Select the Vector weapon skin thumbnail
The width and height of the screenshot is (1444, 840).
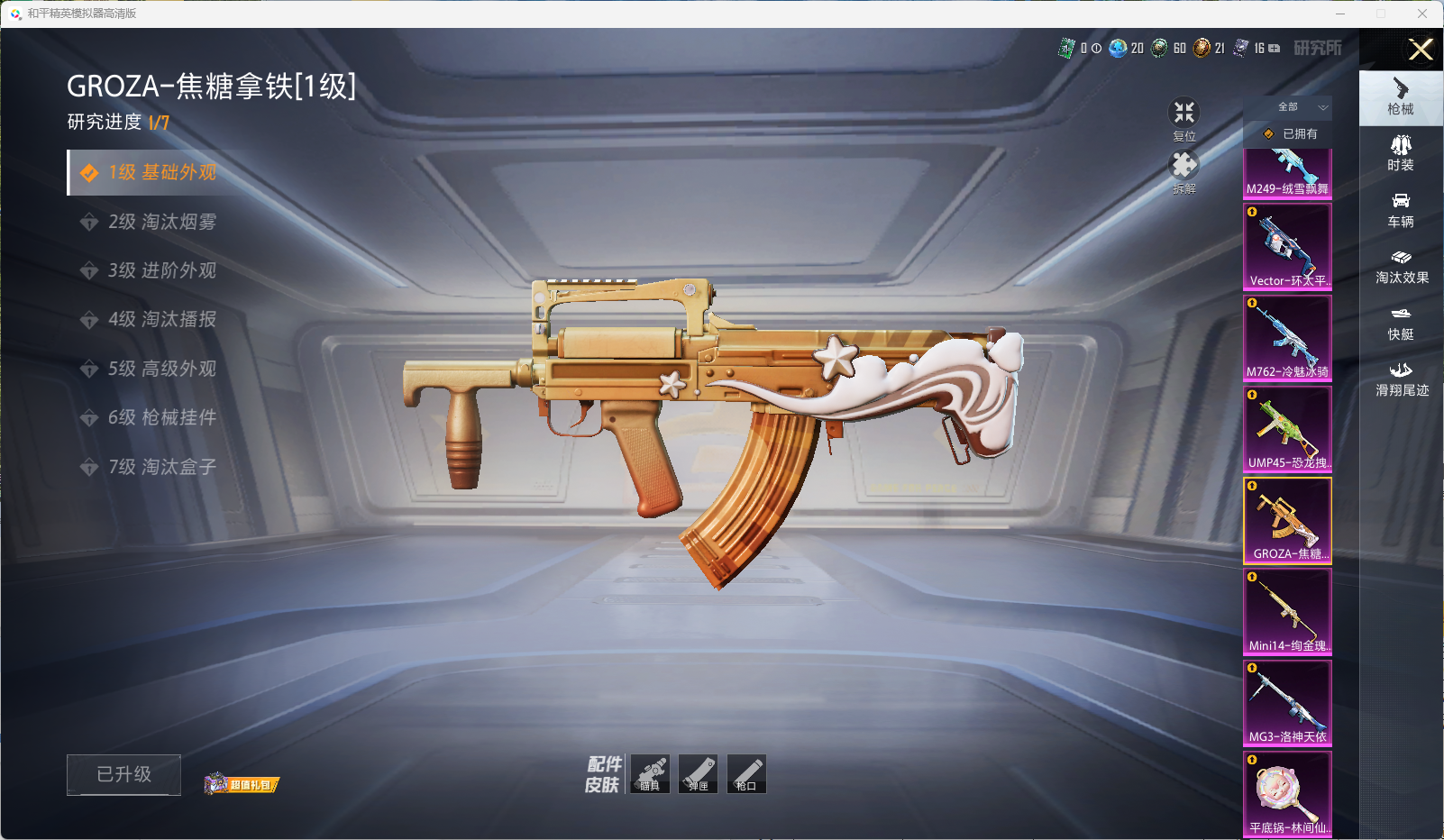click(1287, 246)
